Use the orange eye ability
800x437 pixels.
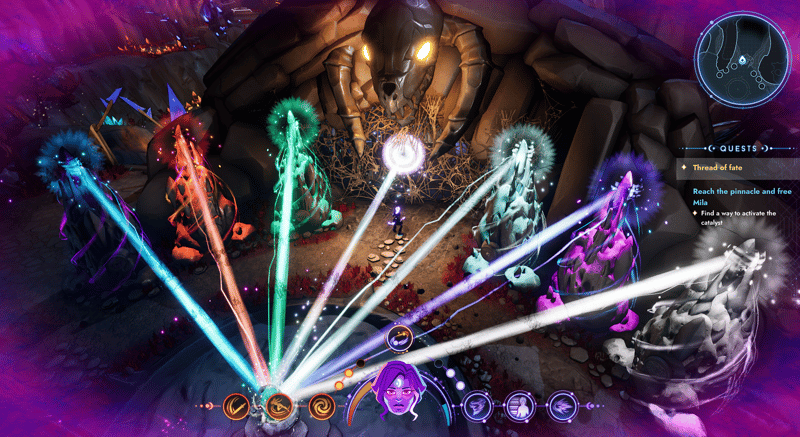pyautogui.click(x=280, y=406)
